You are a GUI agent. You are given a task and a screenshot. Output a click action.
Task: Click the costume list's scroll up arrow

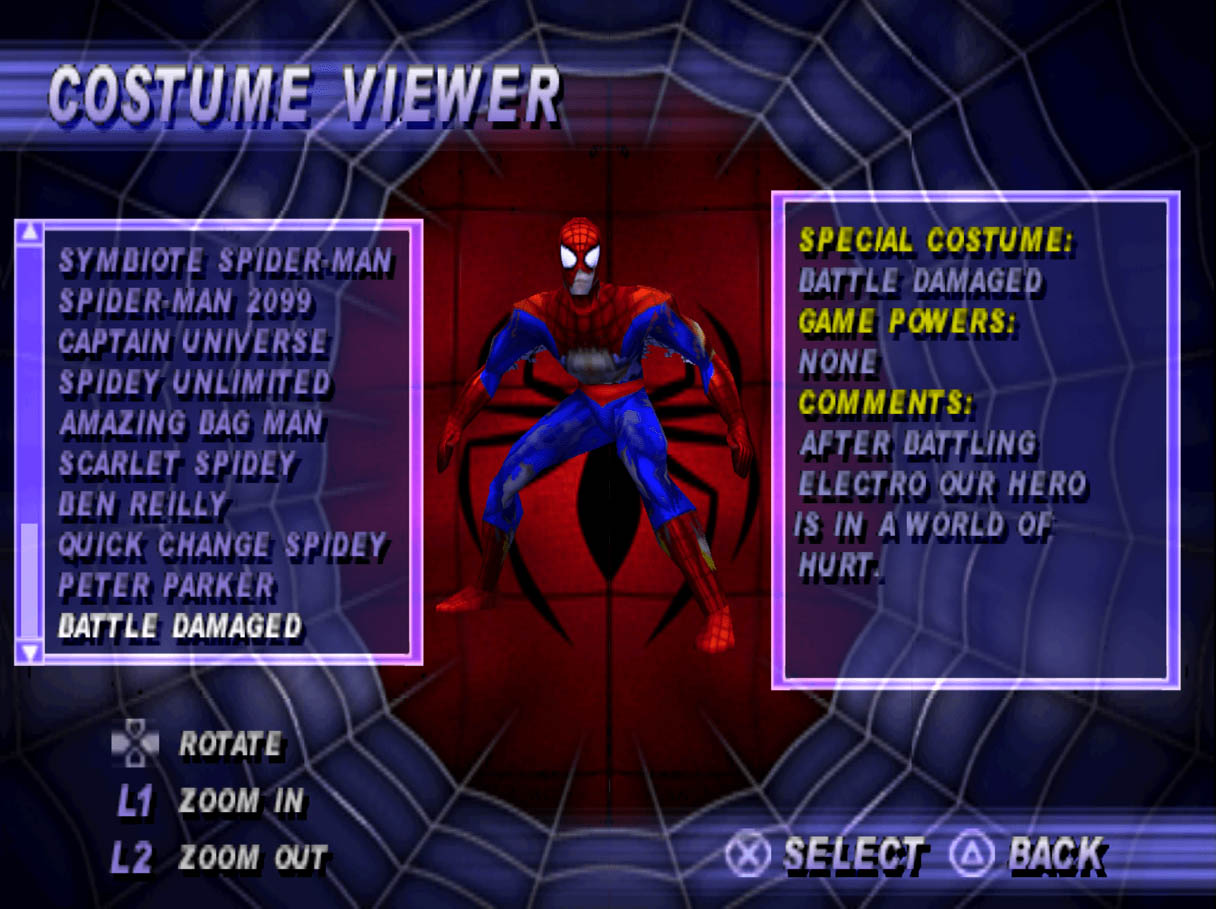pyautogui.click(x=30, y=233)
